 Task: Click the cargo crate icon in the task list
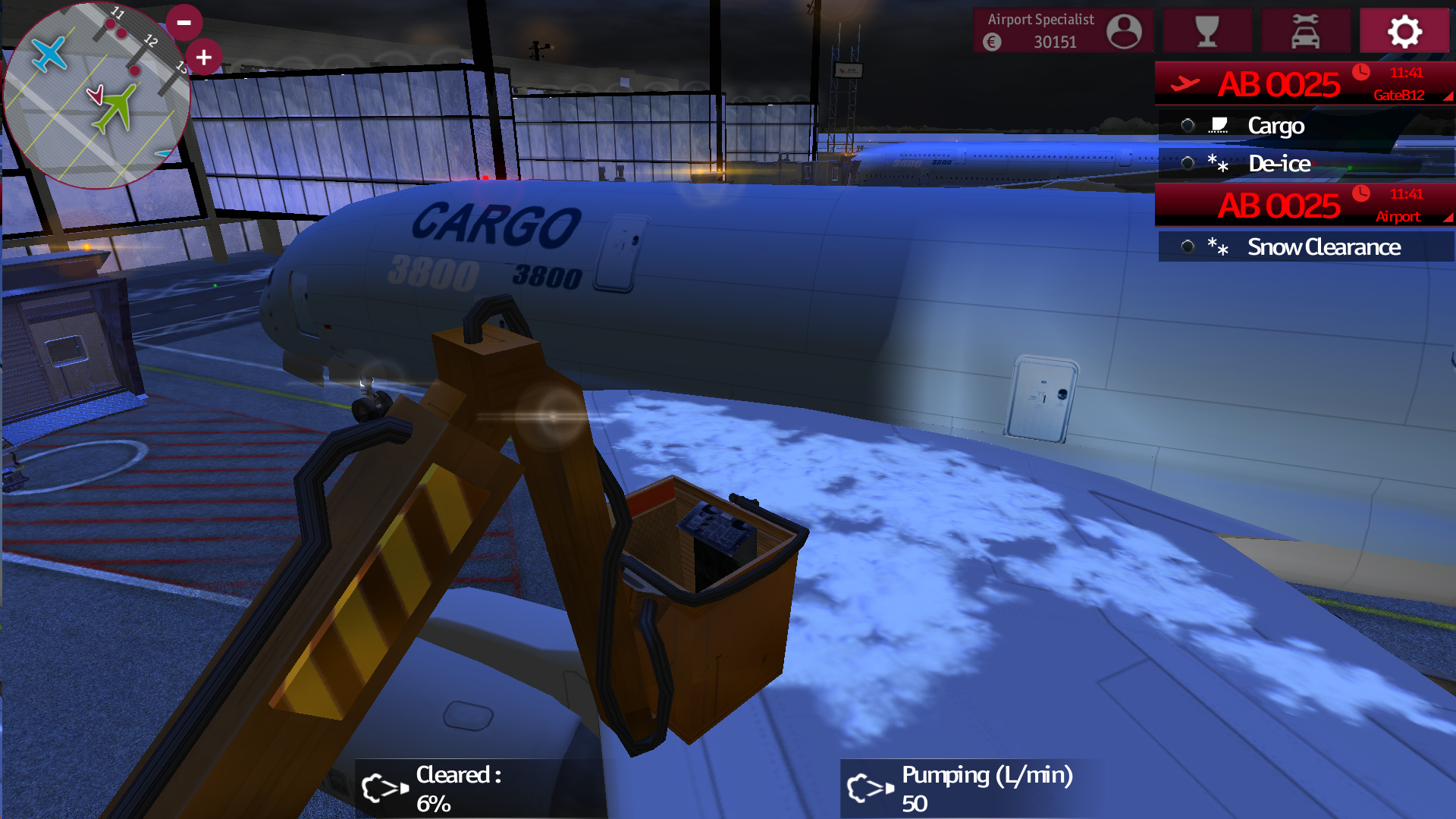pos(1219,125)
